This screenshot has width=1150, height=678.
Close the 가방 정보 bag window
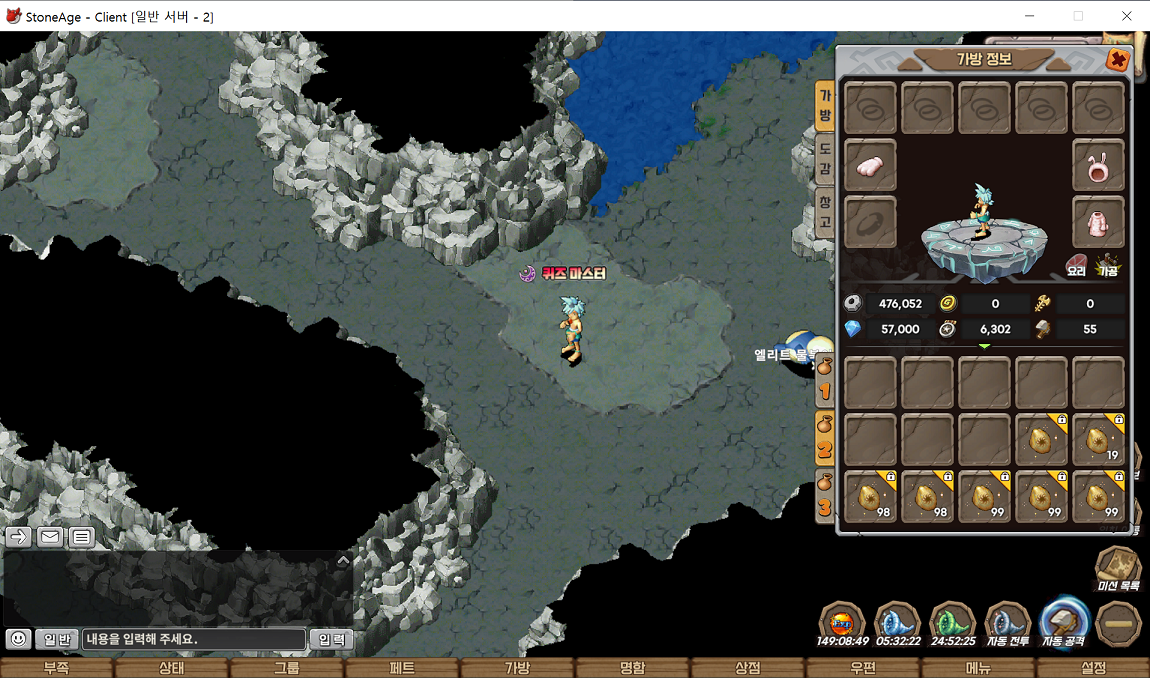pyautogui.click(x=1117, y=61)
